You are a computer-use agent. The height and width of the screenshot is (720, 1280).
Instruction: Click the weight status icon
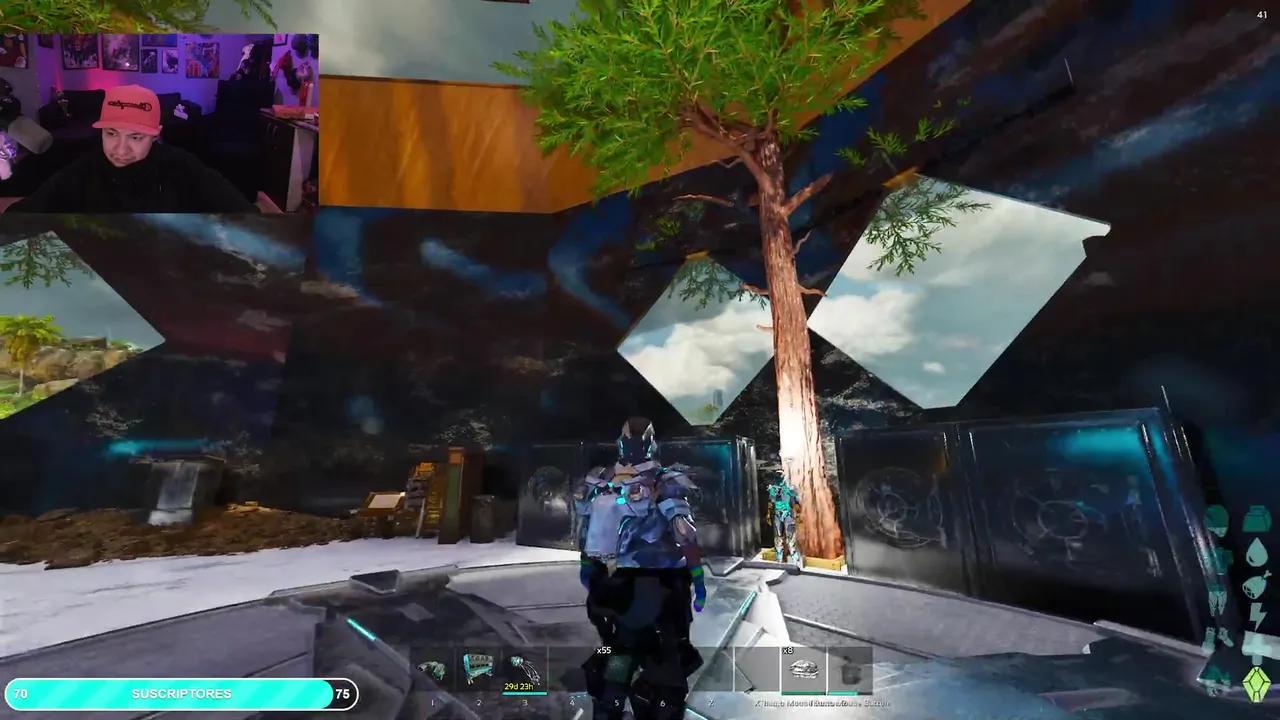tap(1255, 646)
